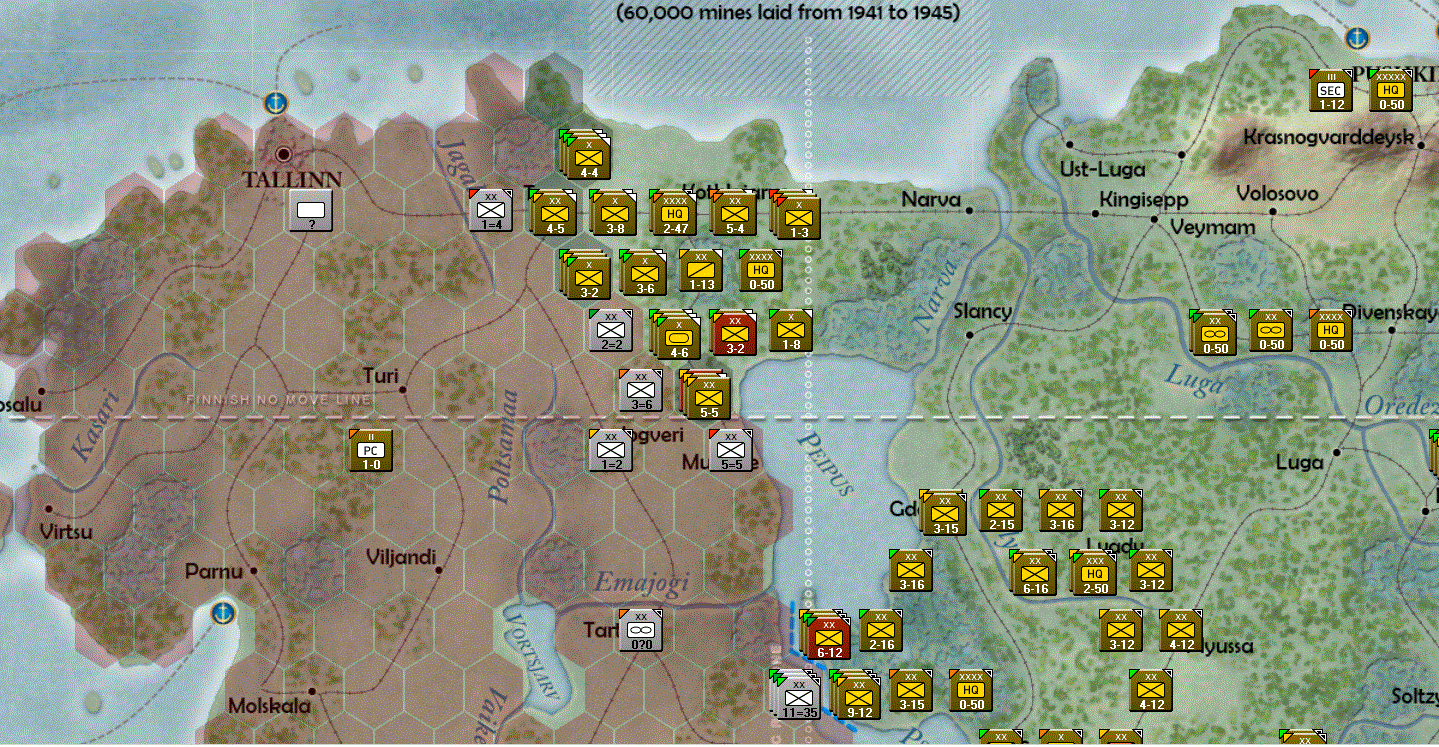The image size is (1439, 747).
Task: Click the anchor port icon at Tallinn
Action: (x=277, y=102)
